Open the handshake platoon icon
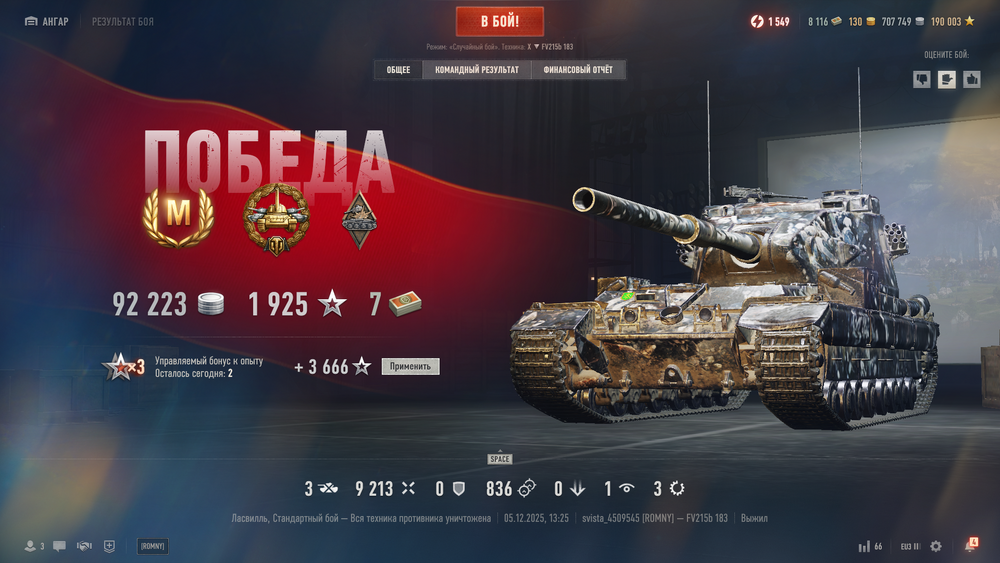 click(x=84, y=546)
